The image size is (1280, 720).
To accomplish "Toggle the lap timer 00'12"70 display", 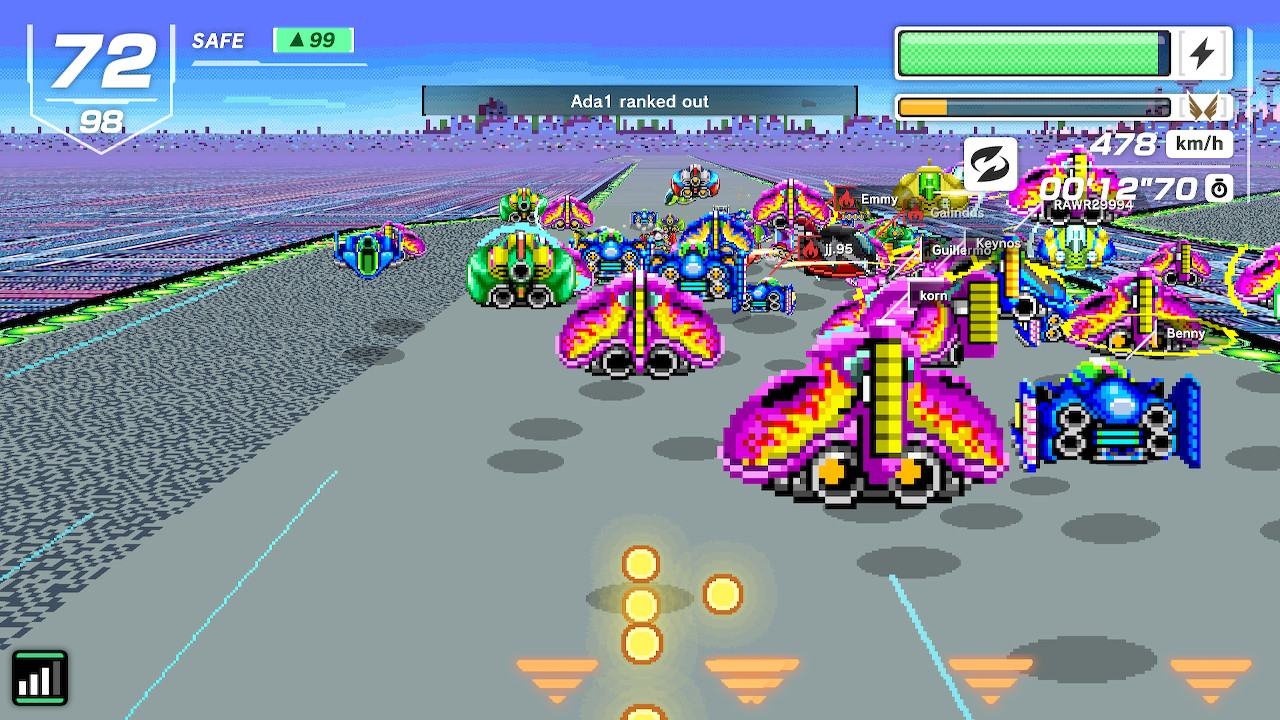I will (1118, 186).
